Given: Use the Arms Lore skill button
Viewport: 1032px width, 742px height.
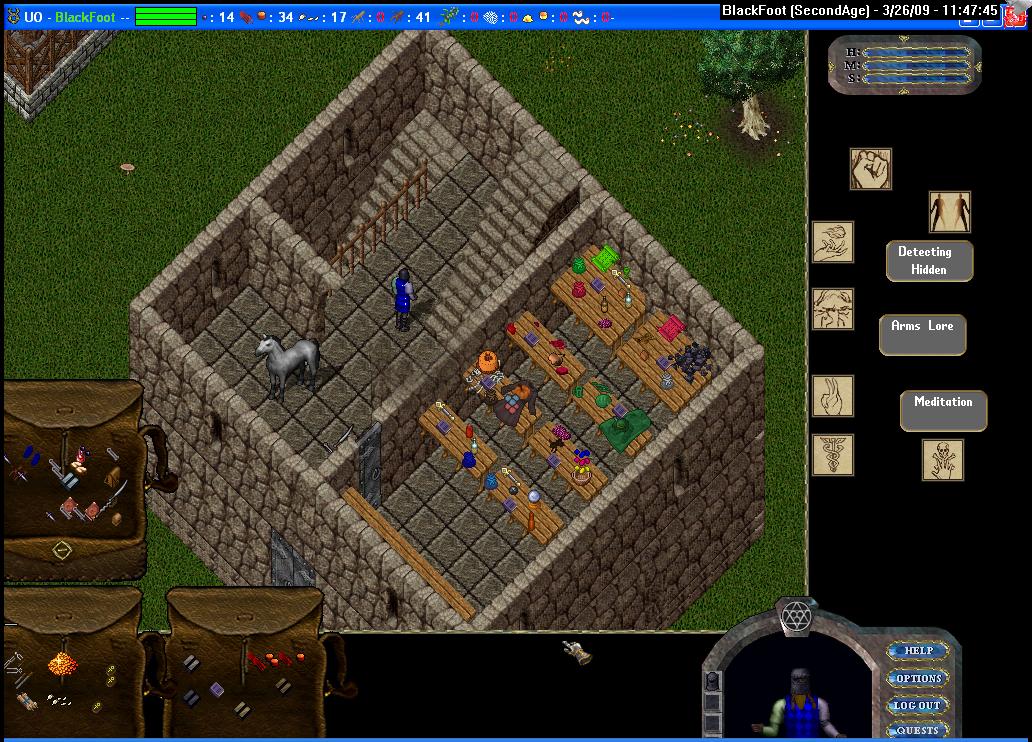Looking at the screenshot, I should [x=922, y=334].
